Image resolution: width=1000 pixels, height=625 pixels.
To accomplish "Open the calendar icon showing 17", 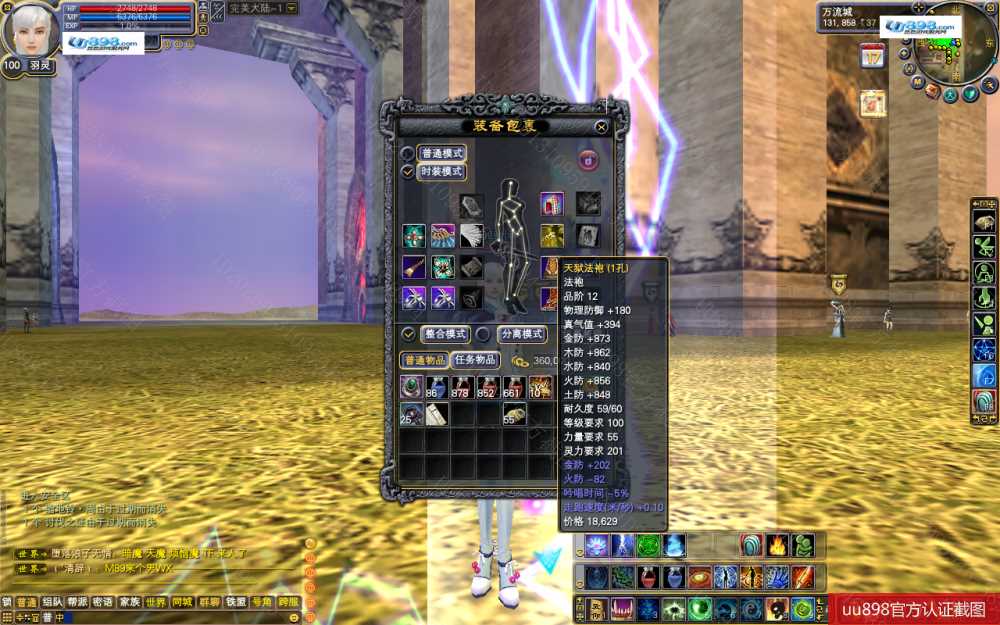I will point(872,56).
